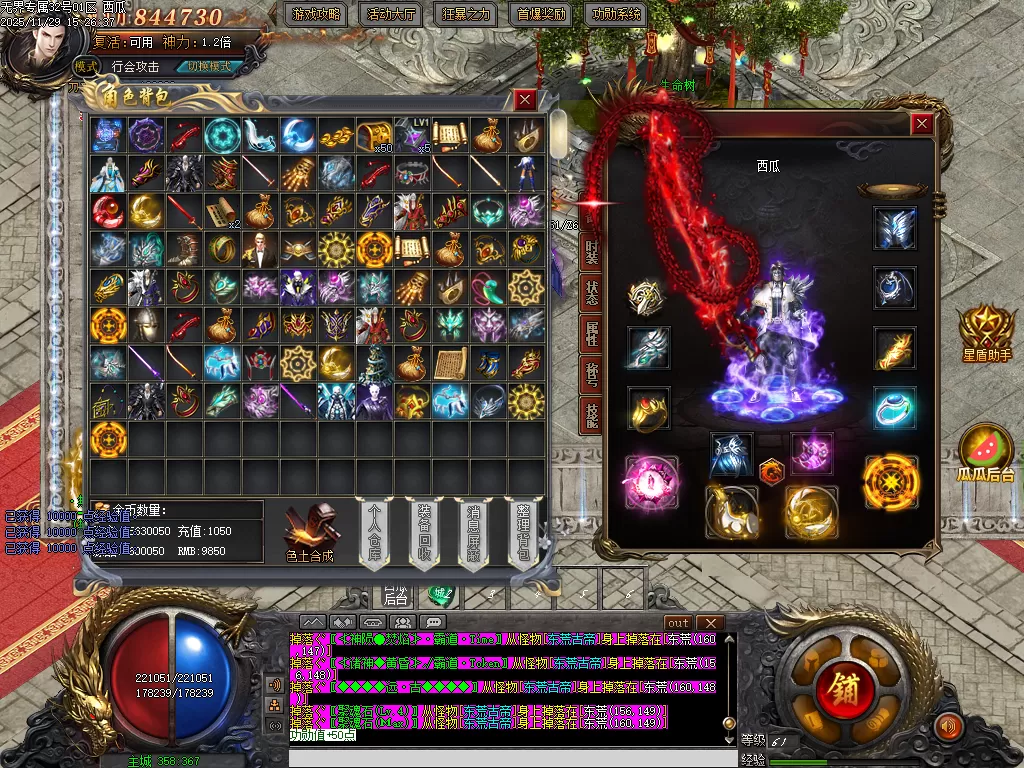The width and height of the screenshot is (1024, 768).
Task: Open the 功勋系统 merit system
Action: 615,15
